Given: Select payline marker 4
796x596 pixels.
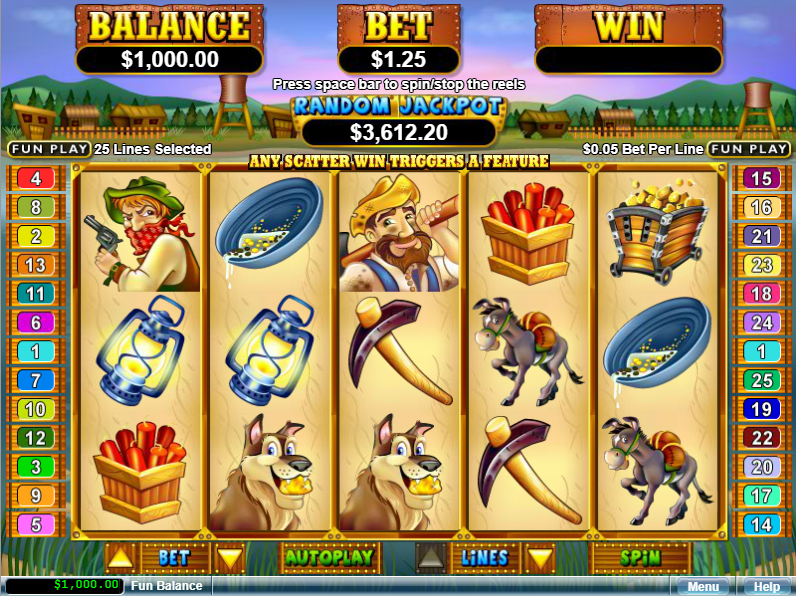Looking at the screenshot, I should [36, 179].
